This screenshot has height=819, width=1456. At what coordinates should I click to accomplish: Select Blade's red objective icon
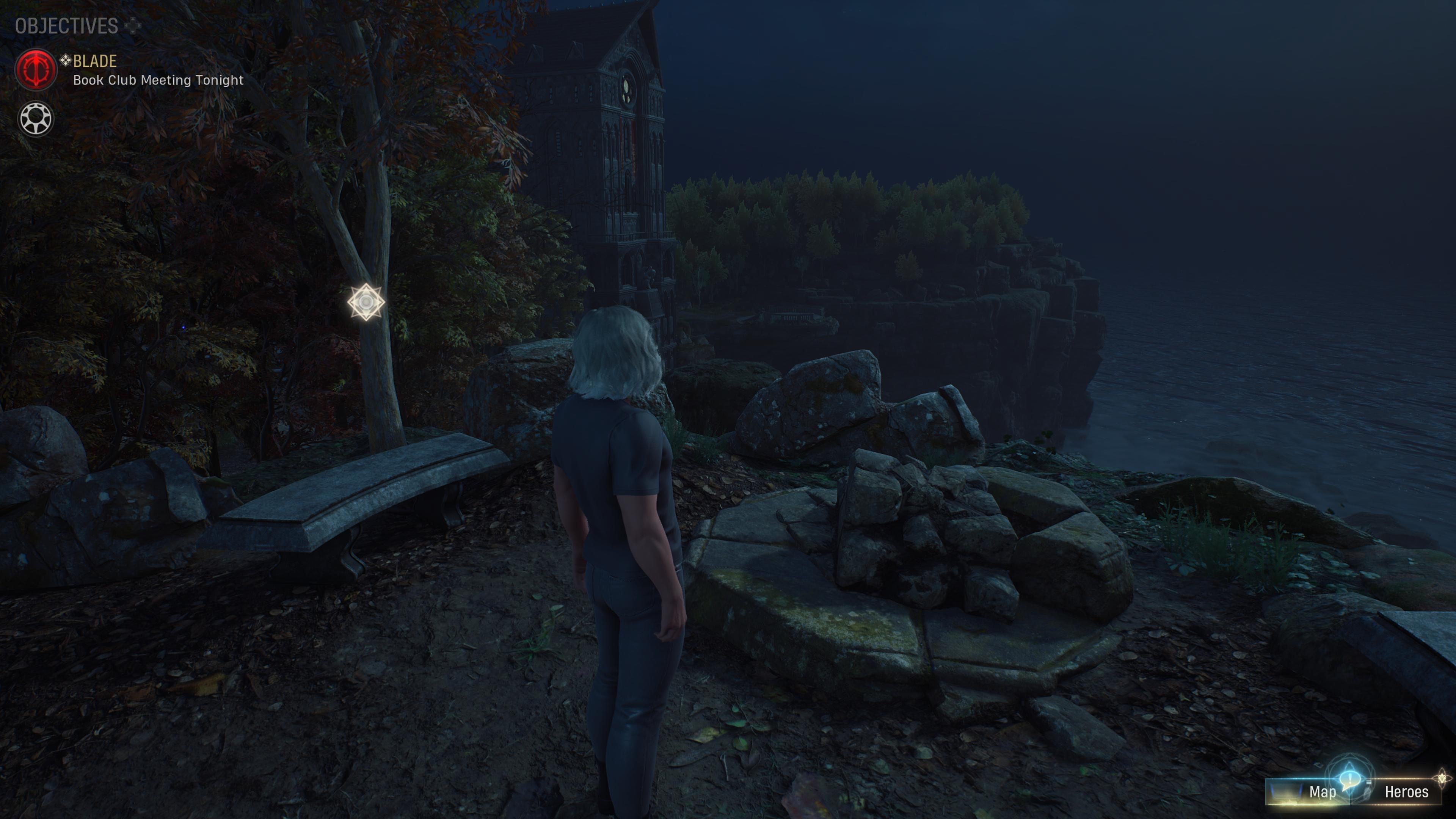36,69
